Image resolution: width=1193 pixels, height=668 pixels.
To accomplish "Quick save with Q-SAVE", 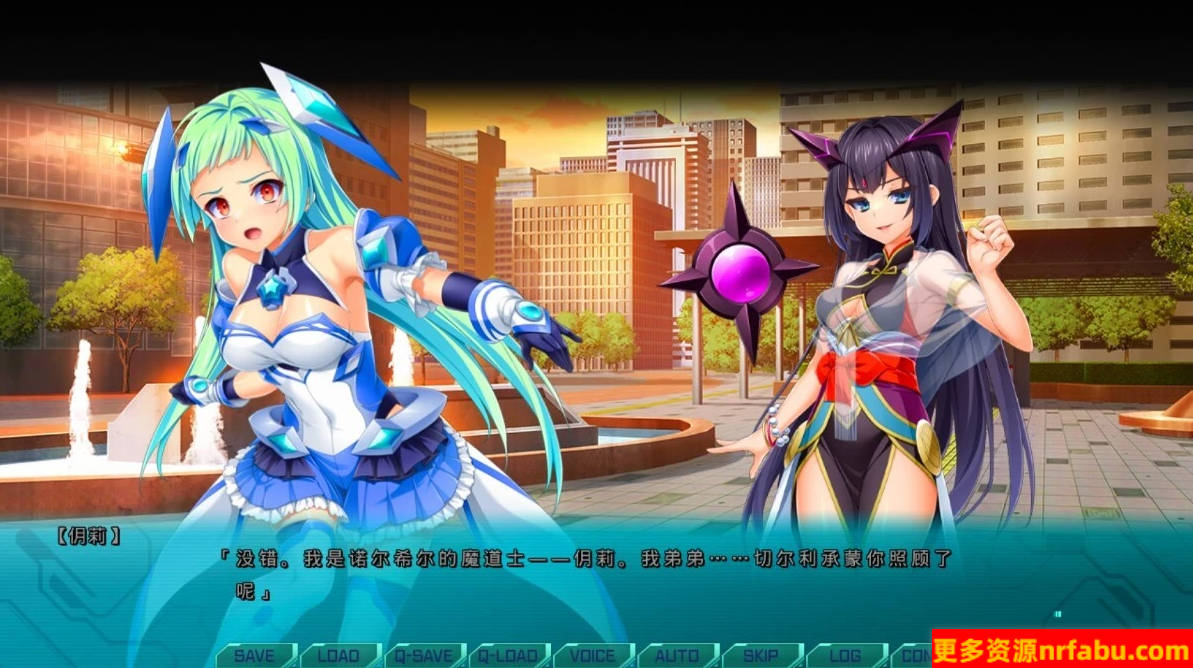I will pos(424,656).
